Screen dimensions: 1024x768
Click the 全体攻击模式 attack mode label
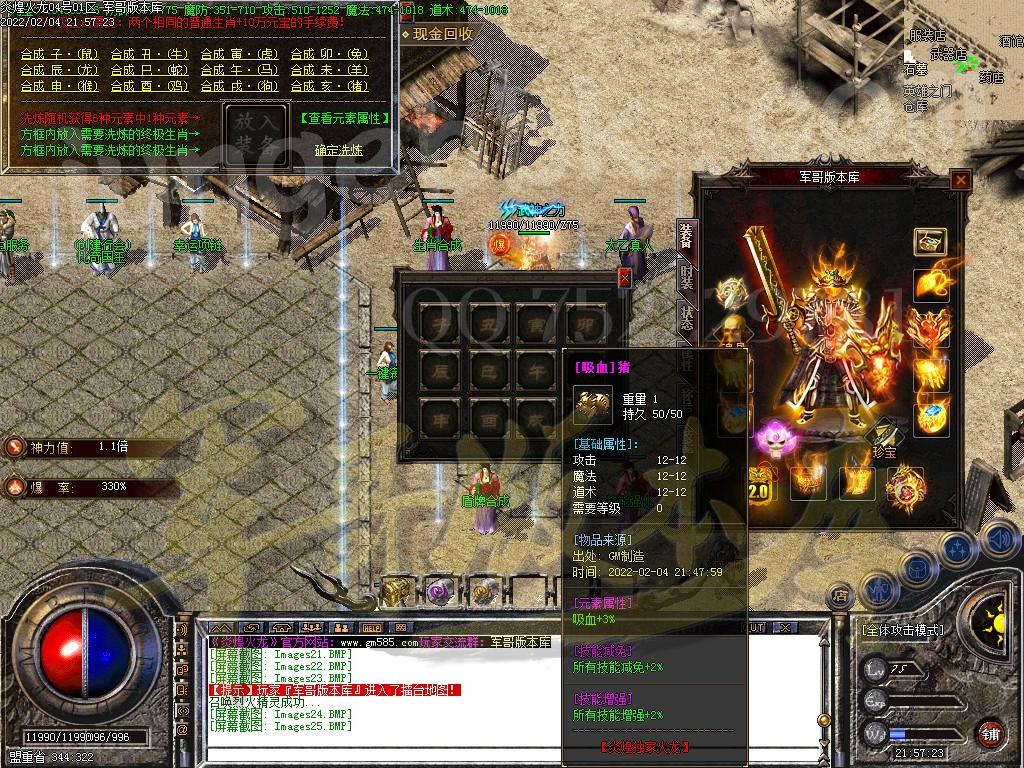[x=902, y=631]
